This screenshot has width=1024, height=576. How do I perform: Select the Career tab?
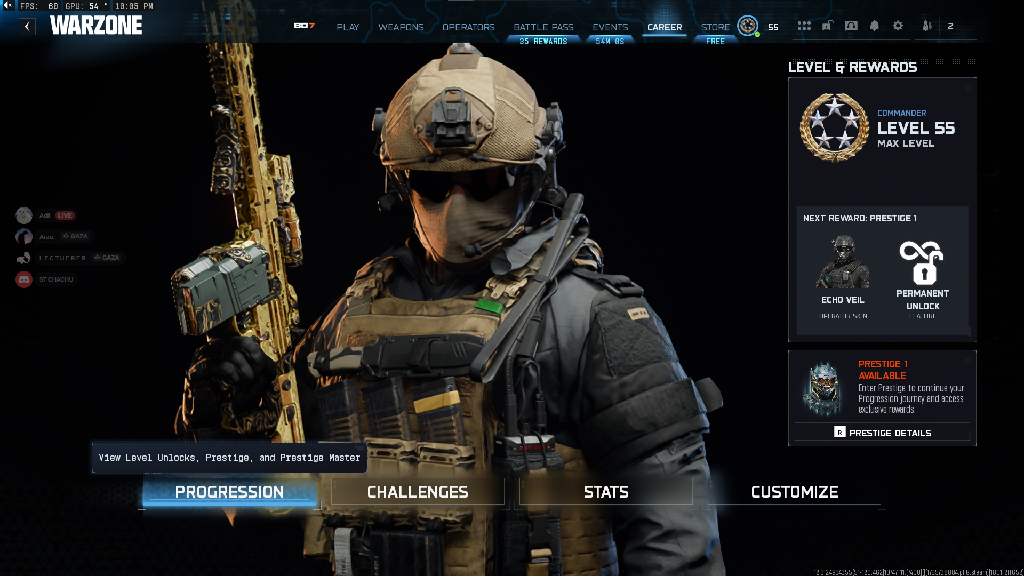pos(664,27)
